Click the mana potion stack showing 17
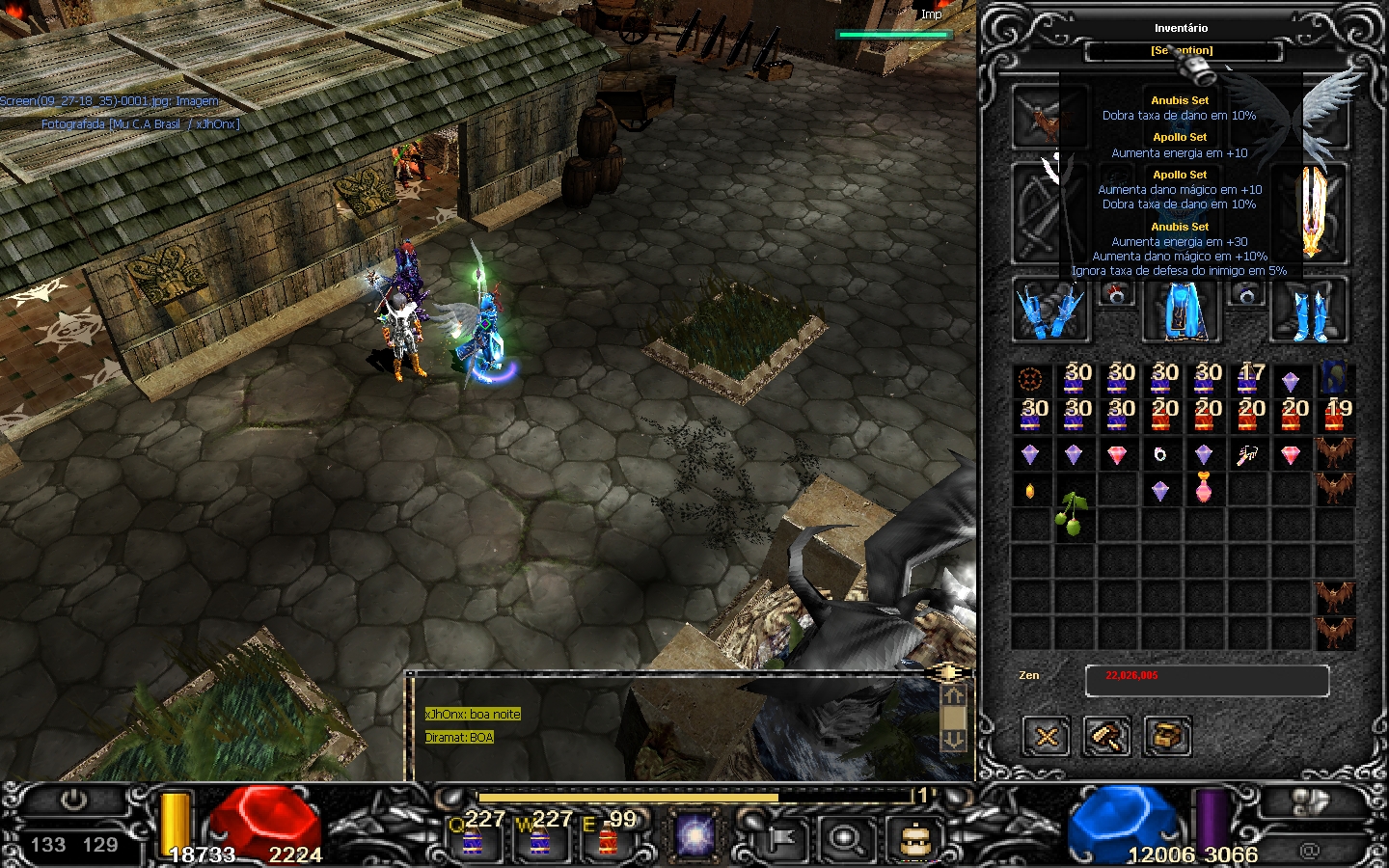 click(1250, 378)
